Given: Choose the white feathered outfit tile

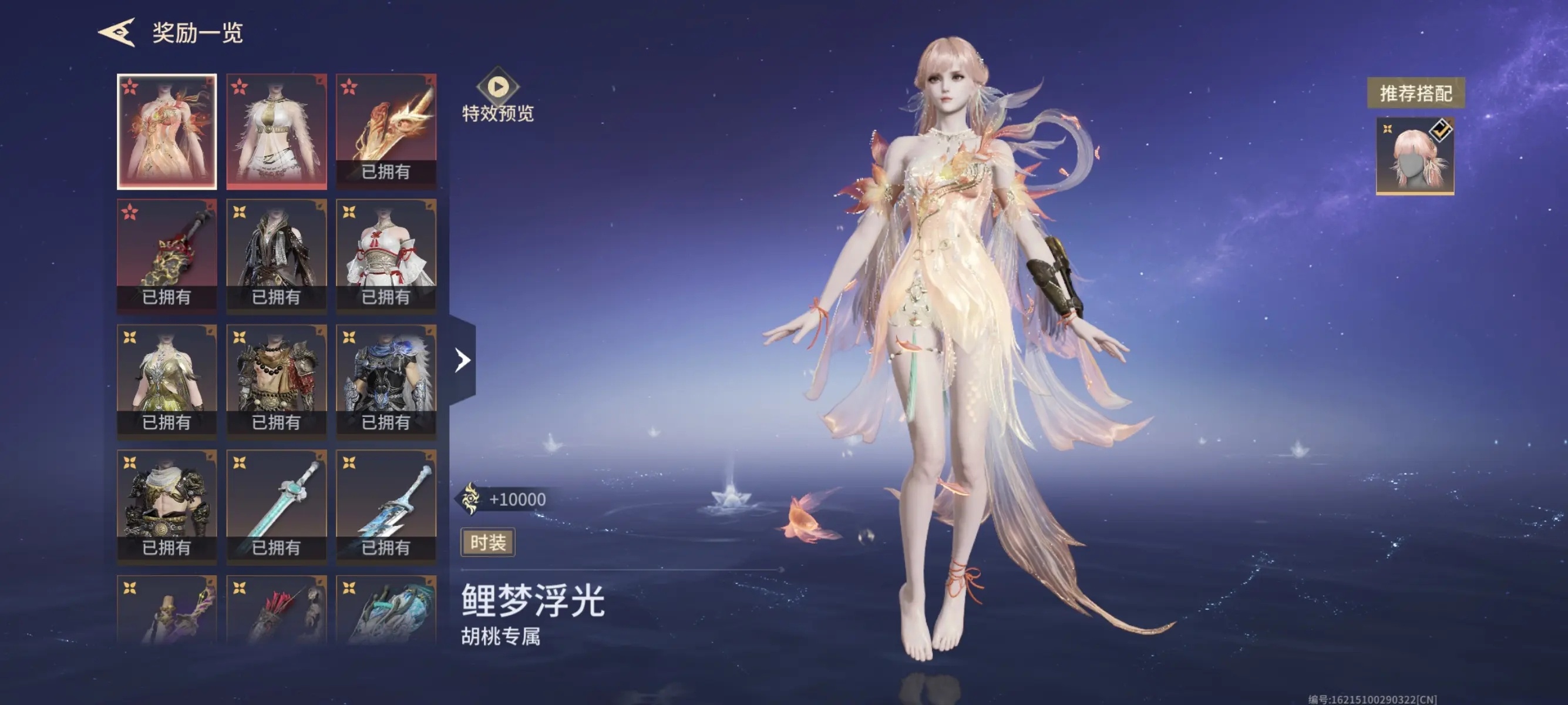Looking at the screenshot, I should coord(277,132).
